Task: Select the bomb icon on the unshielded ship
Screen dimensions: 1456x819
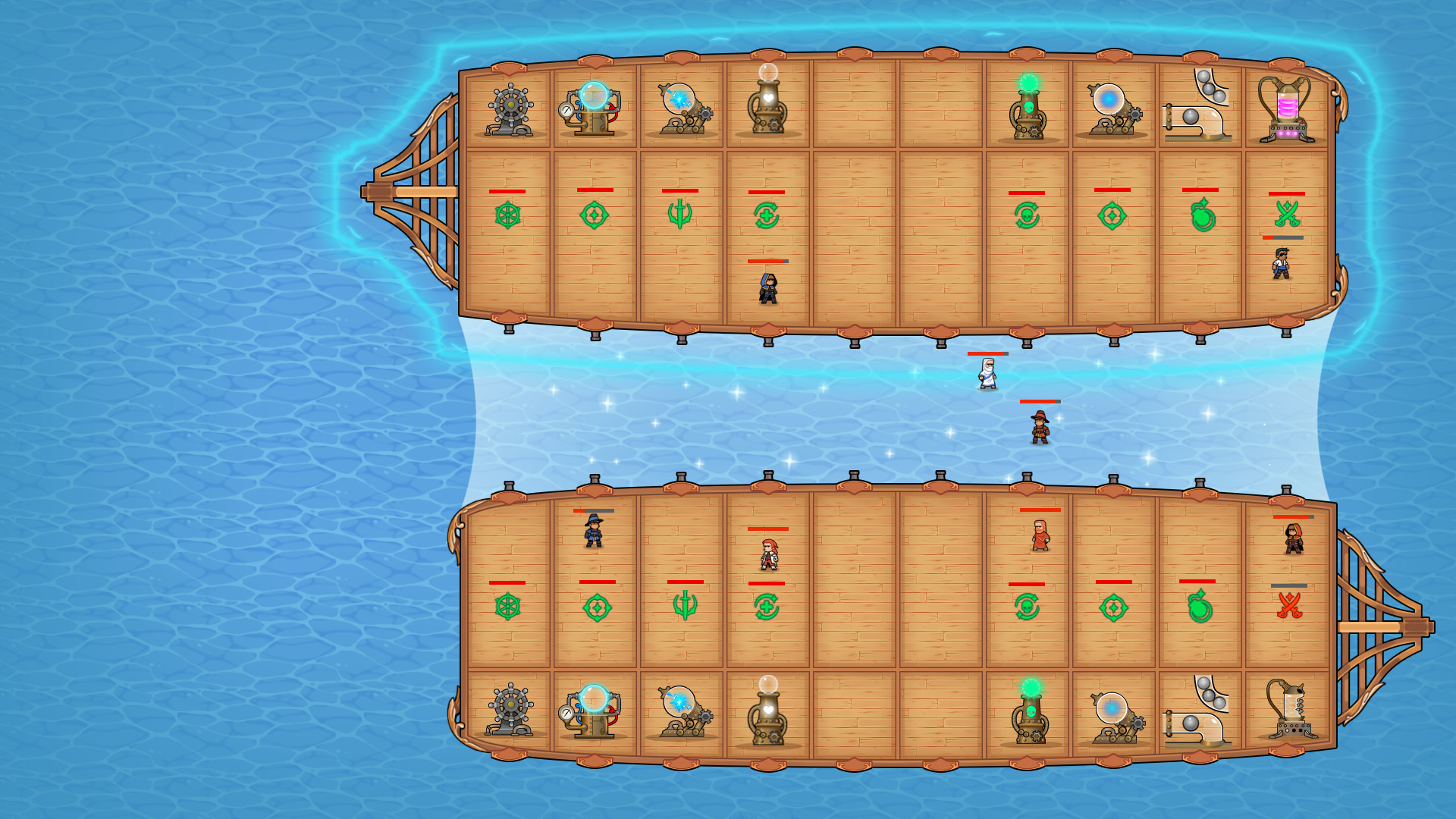Action: click(x=1200, y=607)
